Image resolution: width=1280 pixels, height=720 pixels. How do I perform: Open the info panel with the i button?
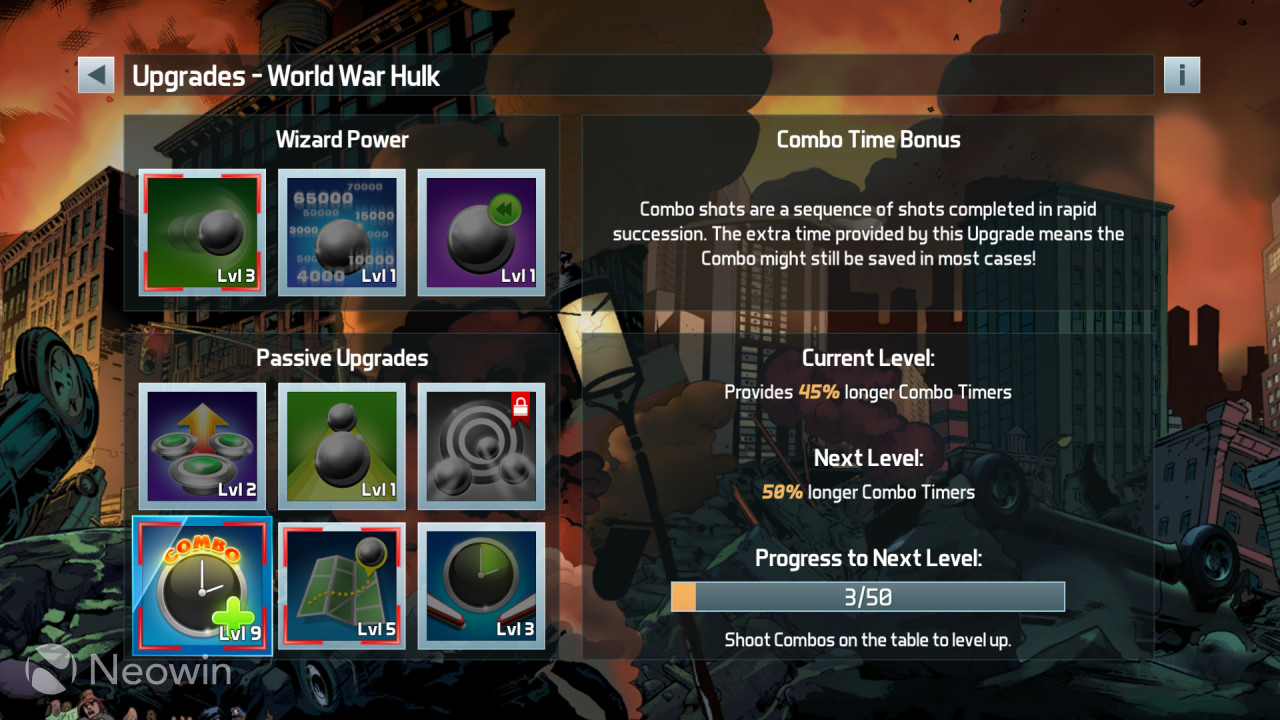tap(1181, 75)
